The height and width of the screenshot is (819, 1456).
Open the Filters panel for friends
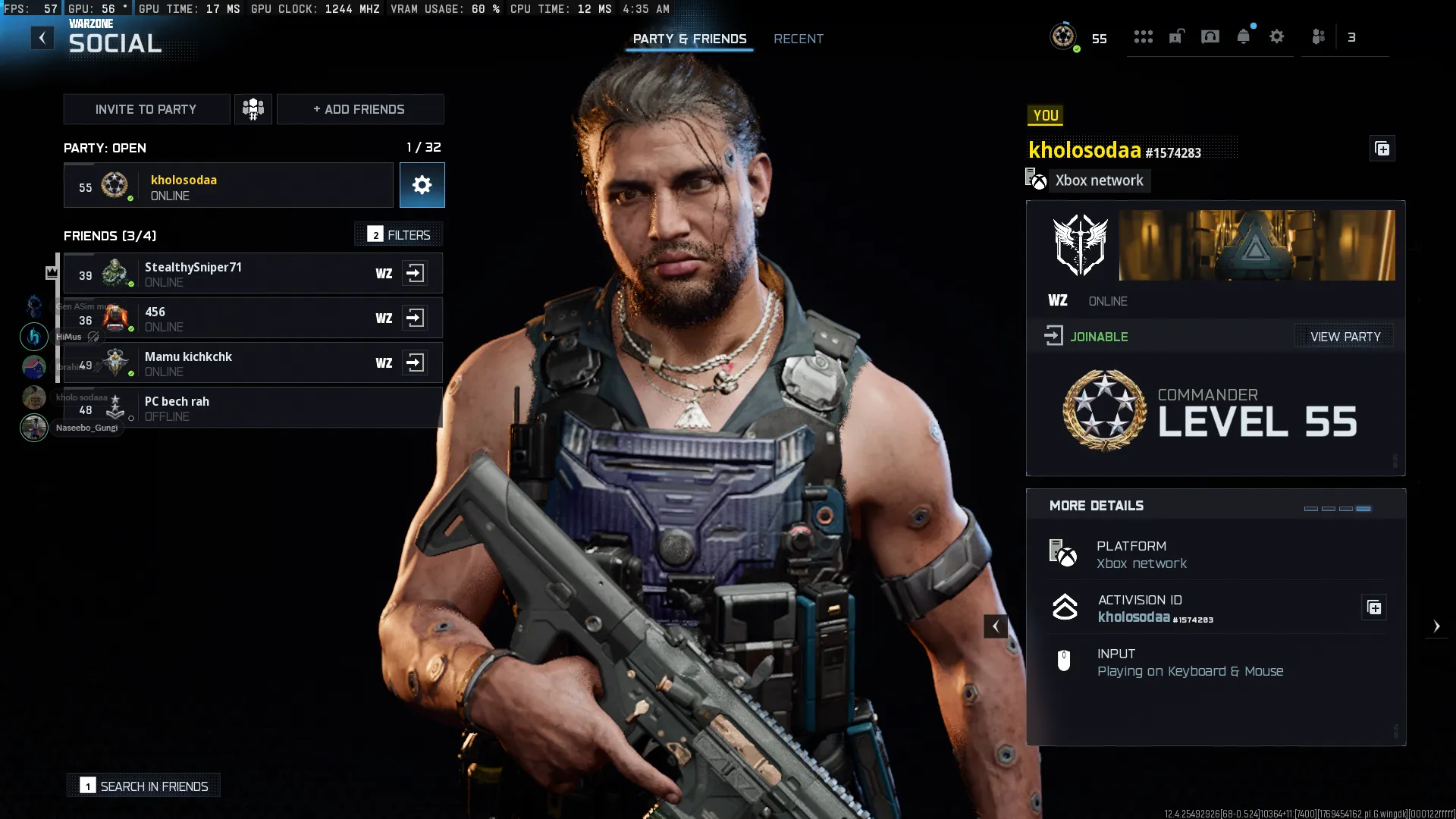click(x=399, y=235)
